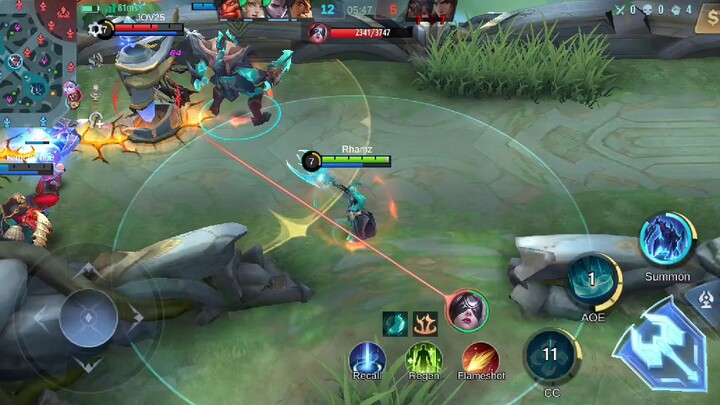Tap the crescent buff icon above Recall
Screen dimensions: 720x405
(x=394, y=323)
